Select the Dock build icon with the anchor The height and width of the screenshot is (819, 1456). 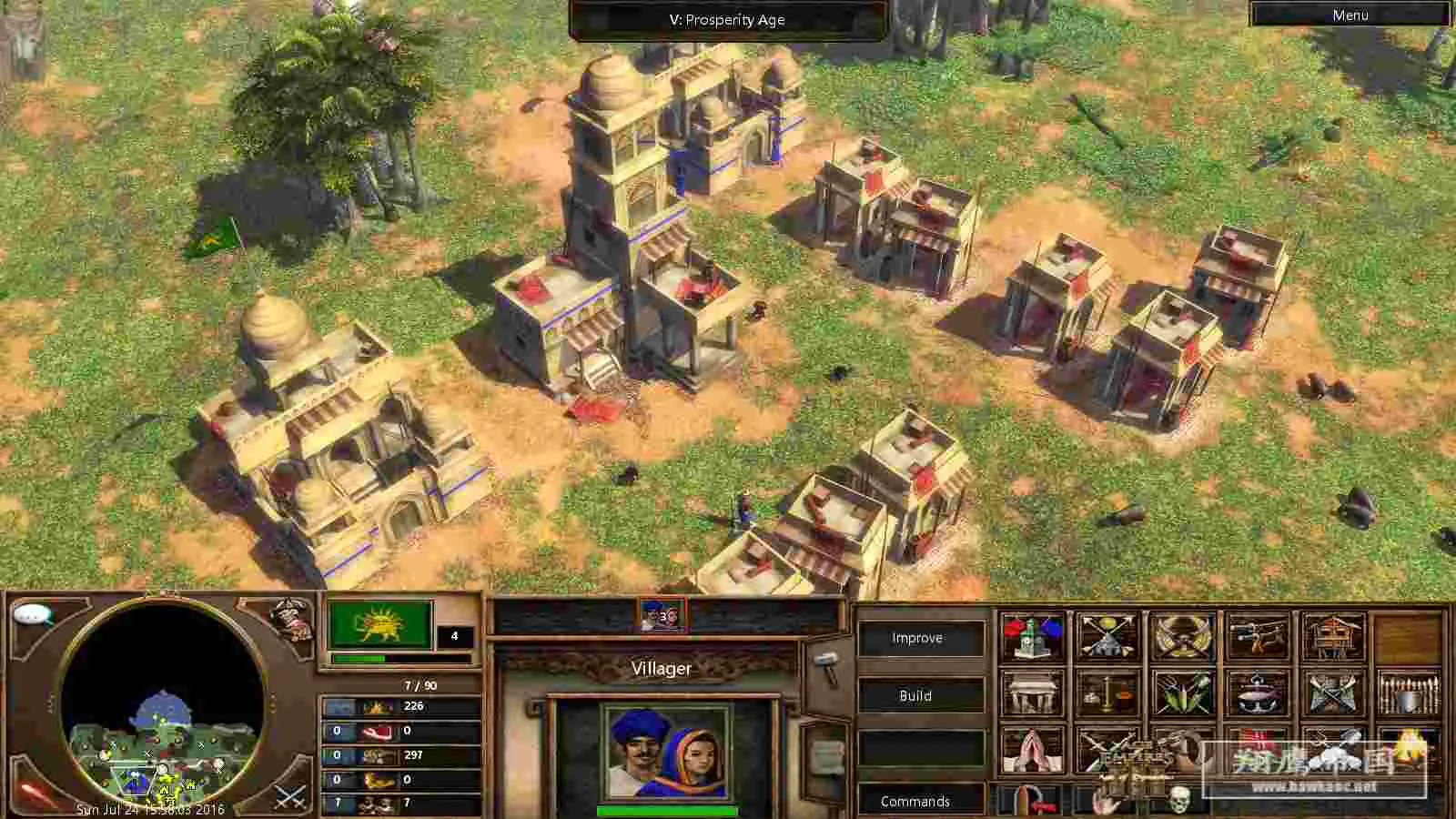(x=1256, y=692)
